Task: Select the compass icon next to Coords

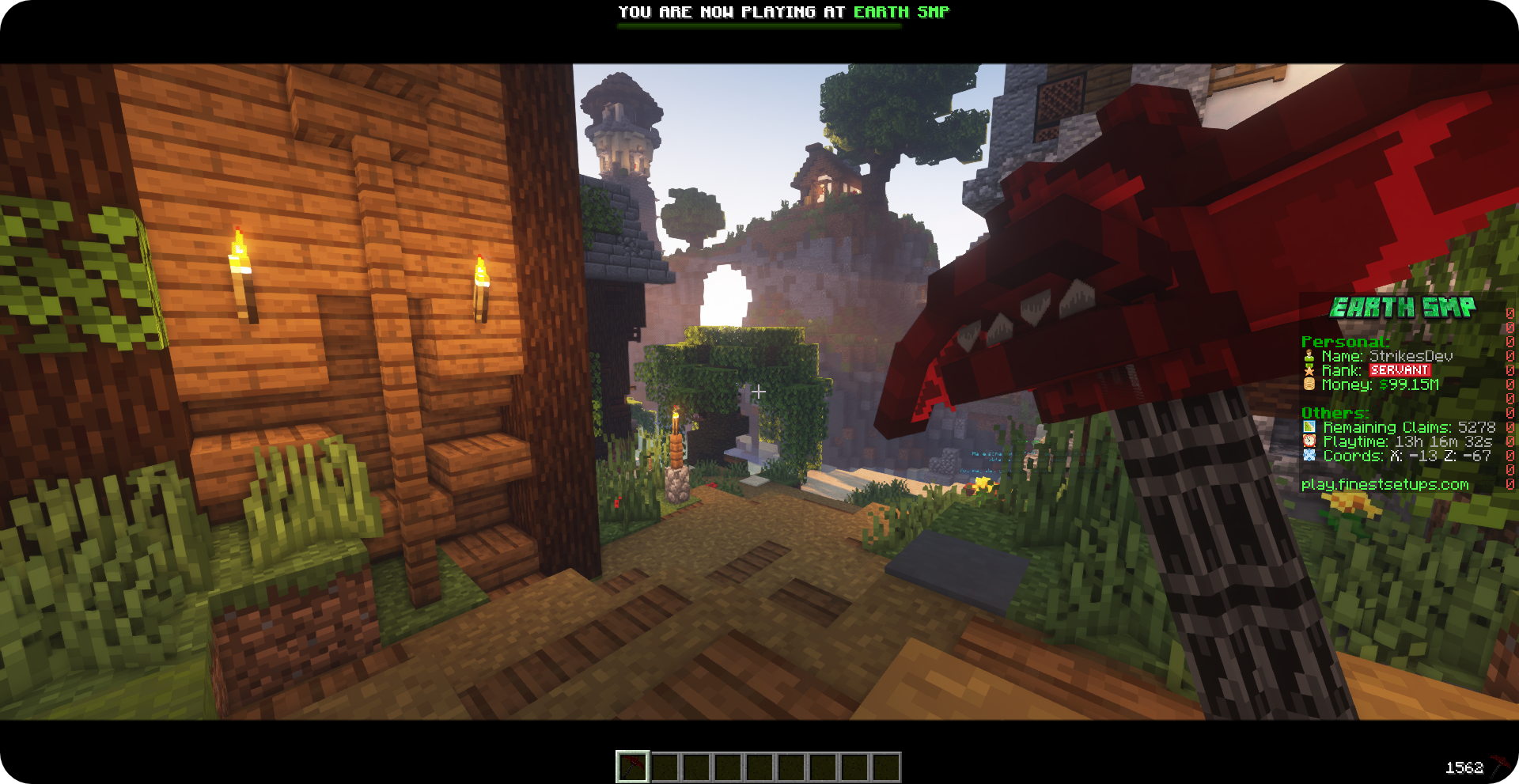Action: tap(1309, 456)
